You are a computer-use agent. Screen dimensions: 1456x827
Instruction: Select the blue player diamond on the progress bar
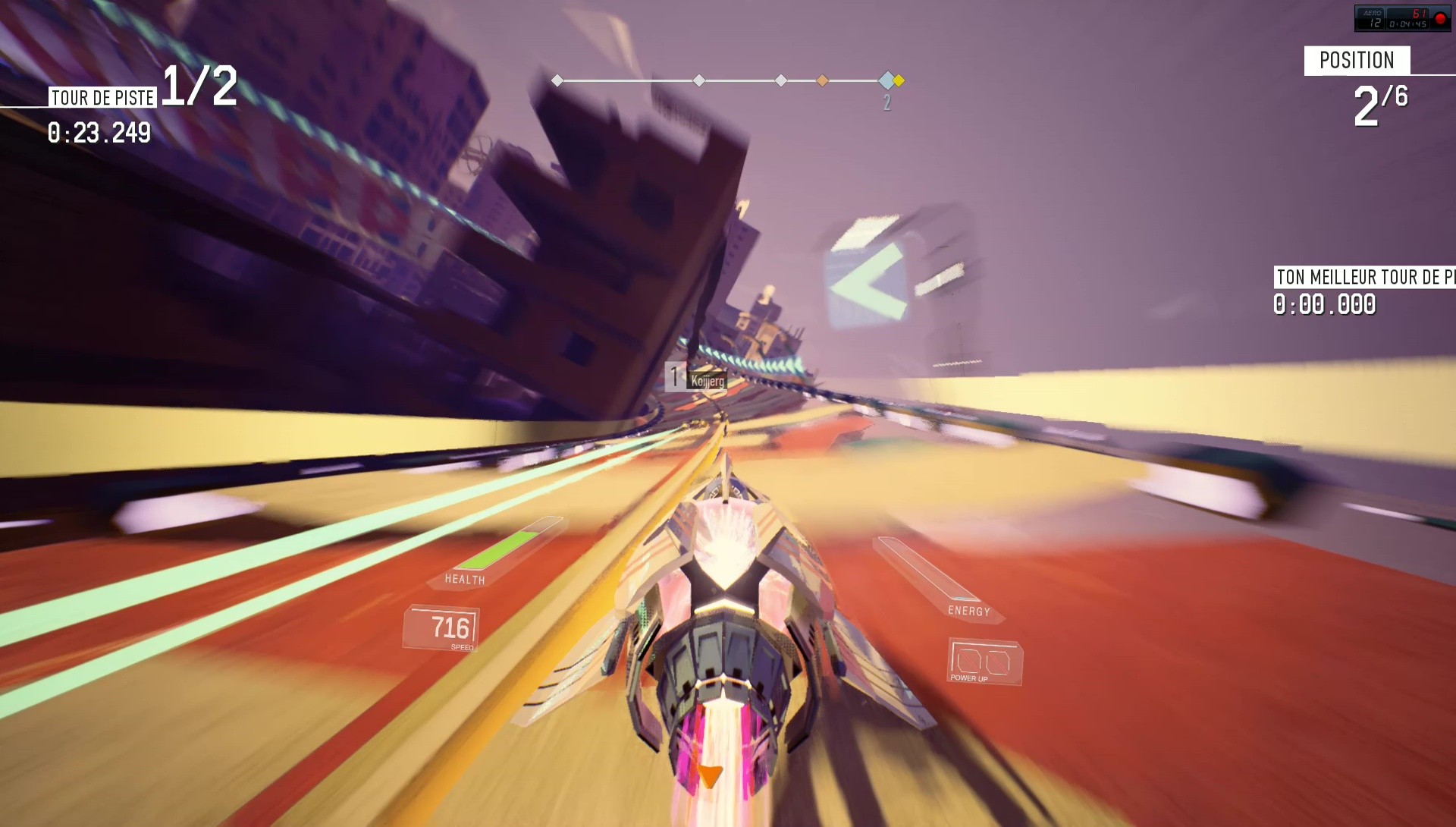point(885,79)
